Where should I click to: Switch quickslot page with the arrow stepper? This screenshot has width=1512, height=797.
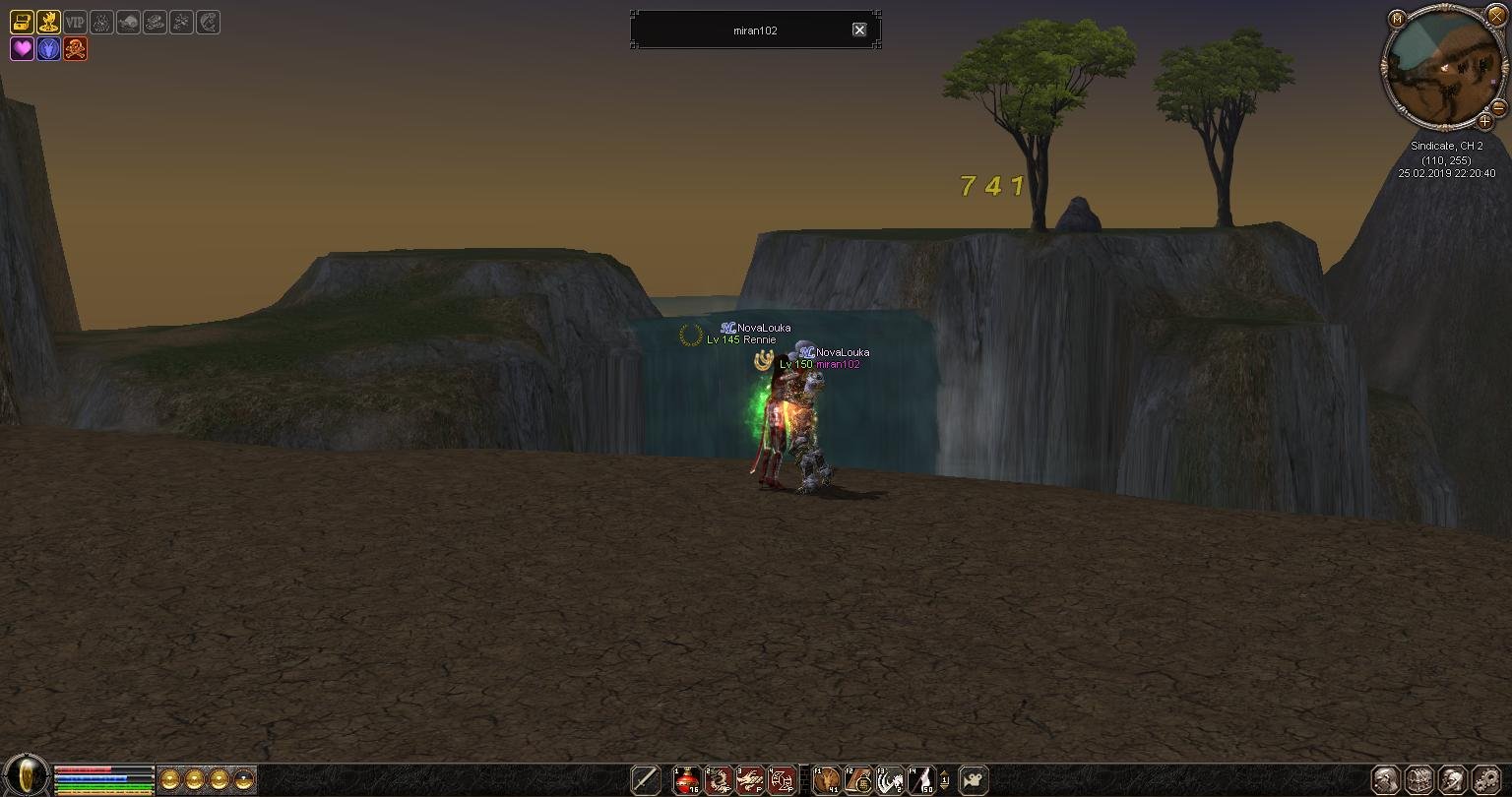(x=945, y=780)
